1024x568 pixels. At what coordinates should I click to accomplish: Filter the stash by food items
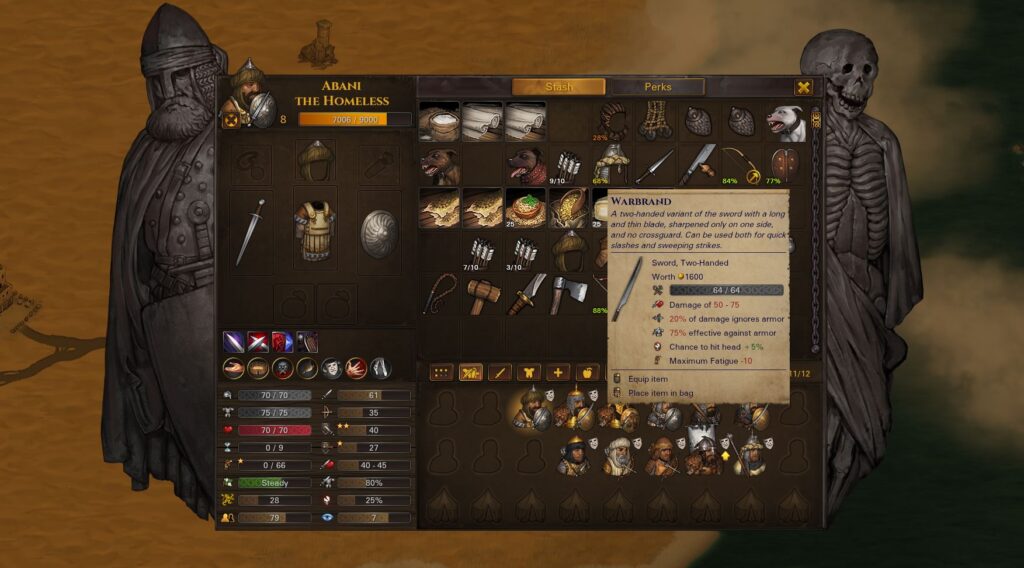tap(587, 372)
